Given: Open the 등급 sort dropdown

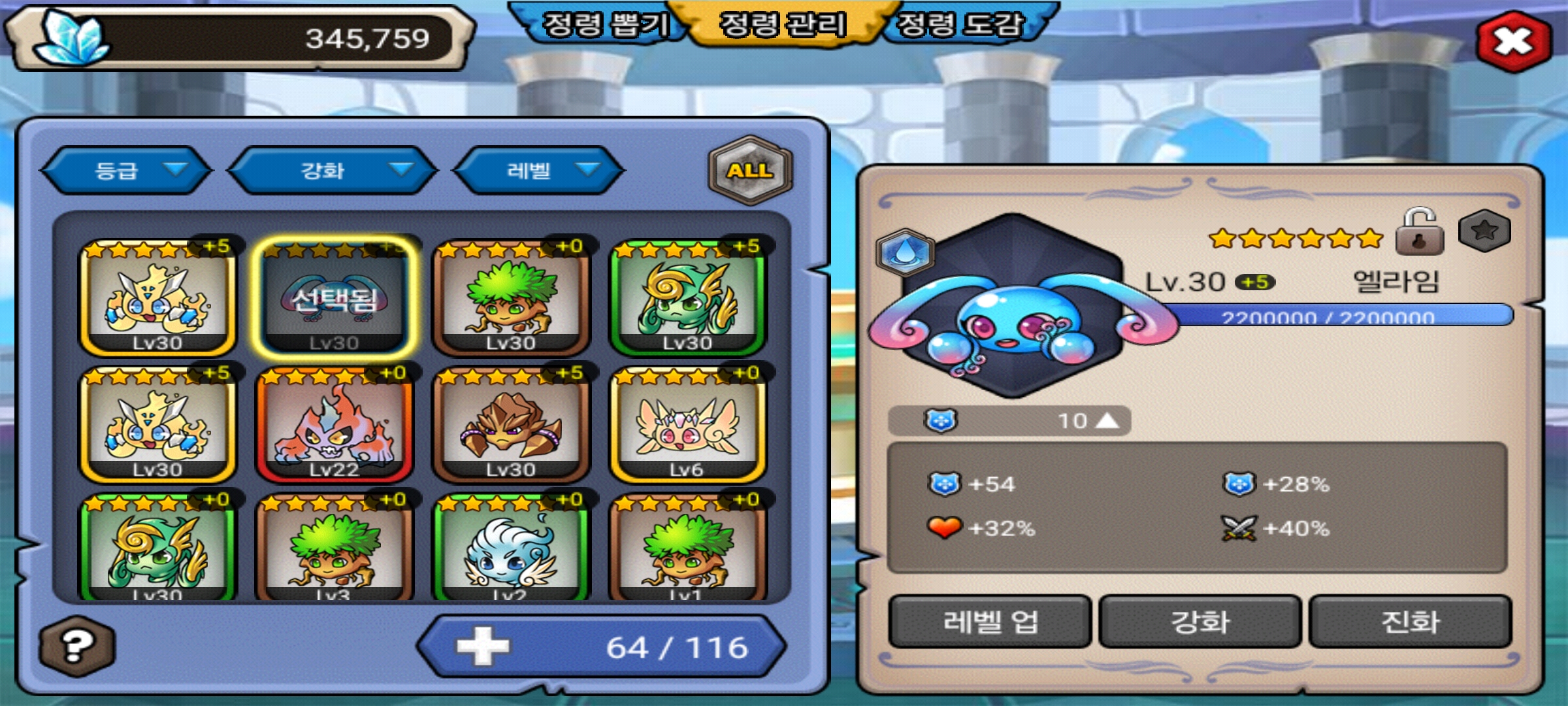Looking at the screenshot, I should tap(127, 171).
